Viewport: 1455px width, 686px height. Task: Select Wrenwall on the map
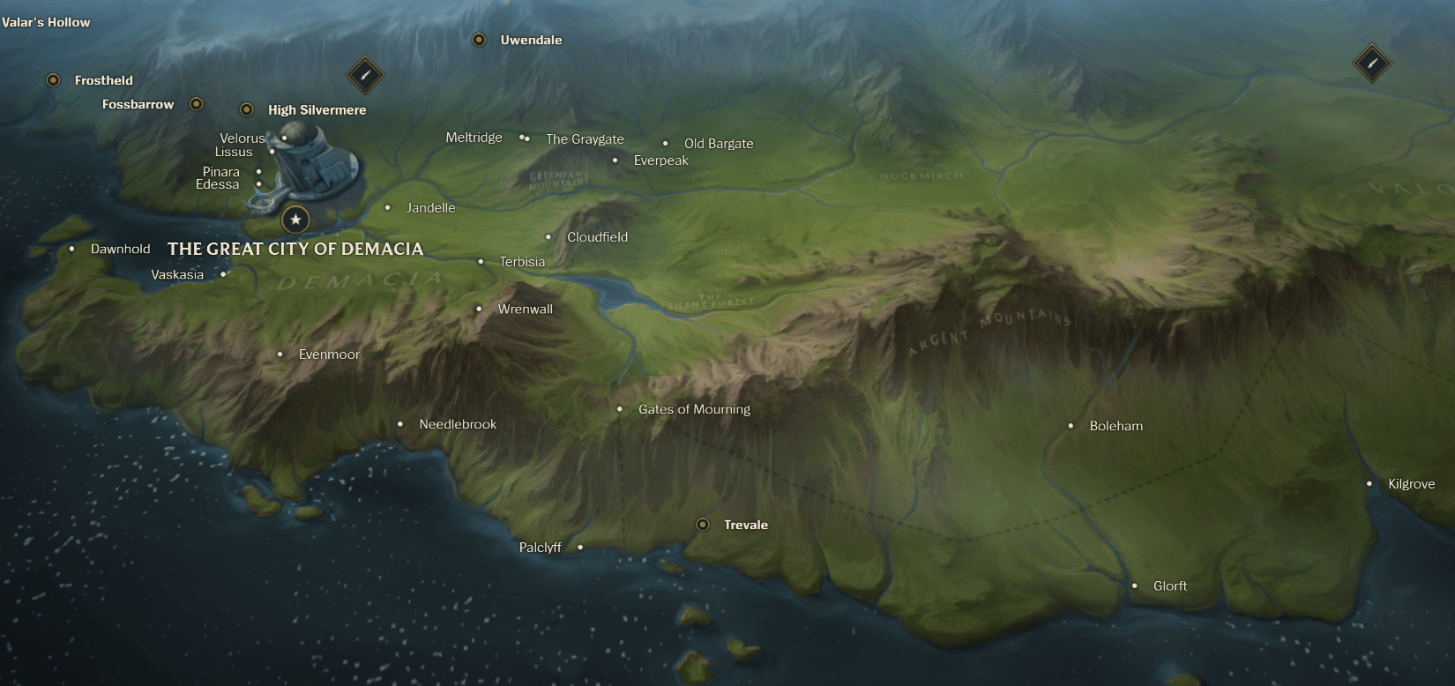pos(524,309)
